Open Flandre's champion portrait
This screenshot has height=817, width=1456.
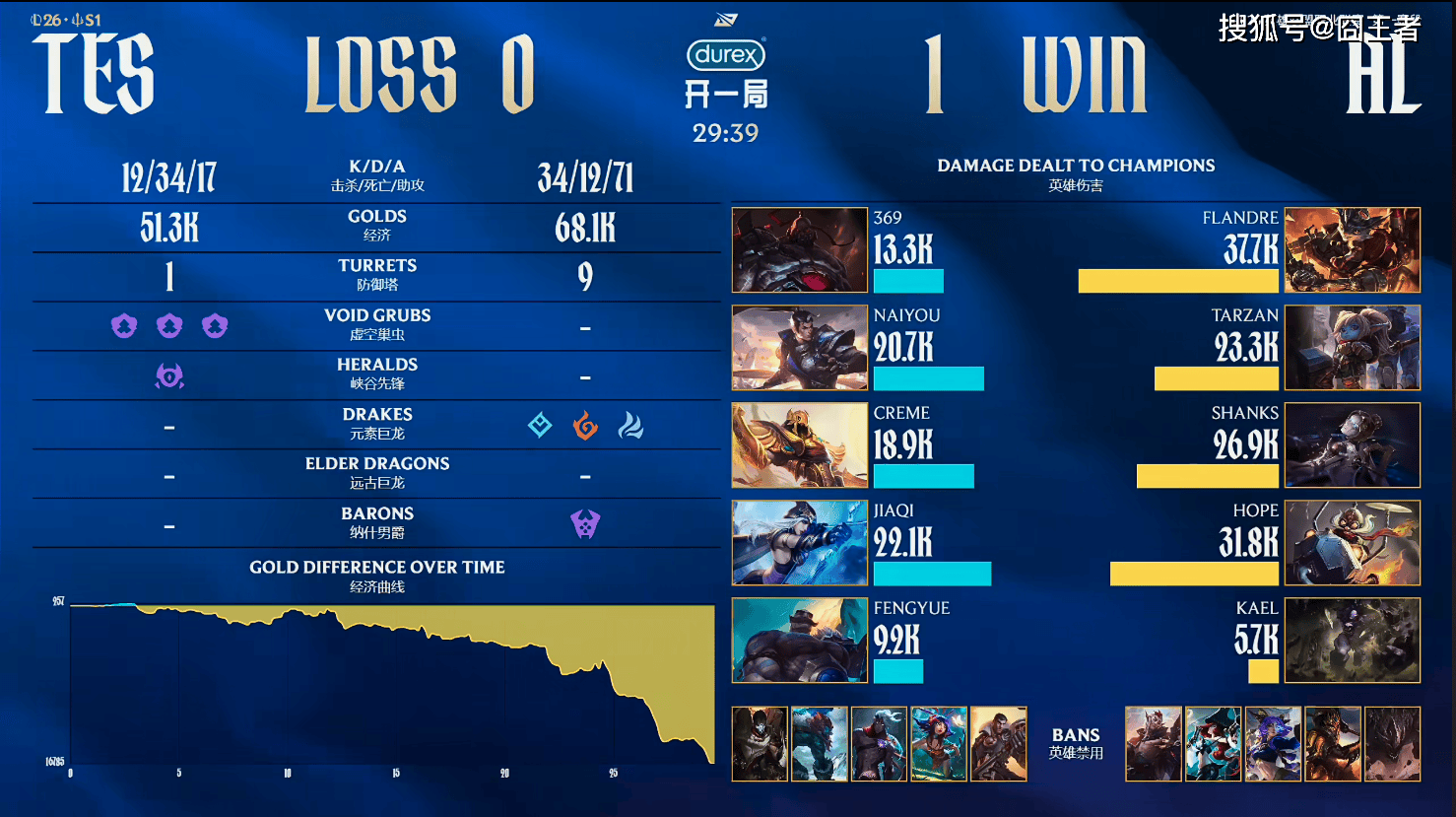click(1353, 249)
